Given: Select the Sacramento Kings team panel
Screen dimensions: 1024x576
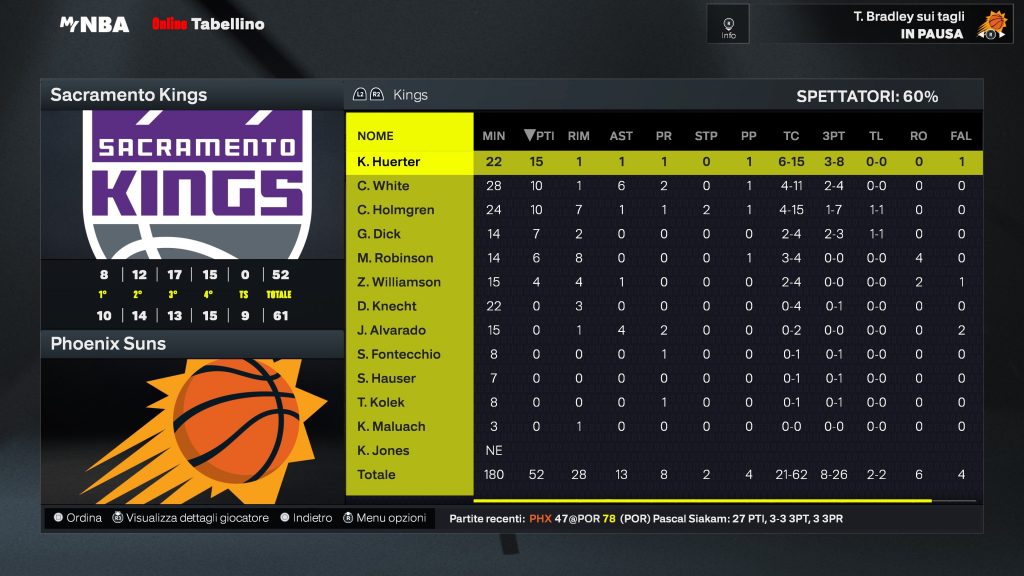Looking at the screenshot, I should (x=191, y=95).
